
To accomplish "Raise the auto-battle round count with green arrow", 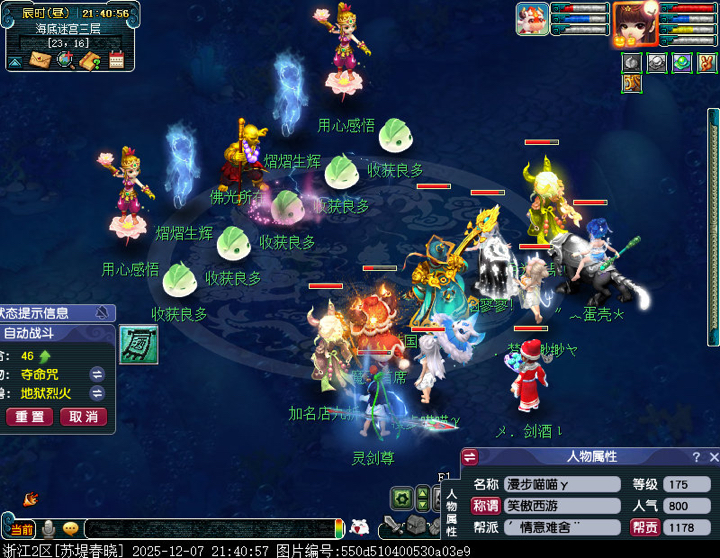I will (45, 356).
